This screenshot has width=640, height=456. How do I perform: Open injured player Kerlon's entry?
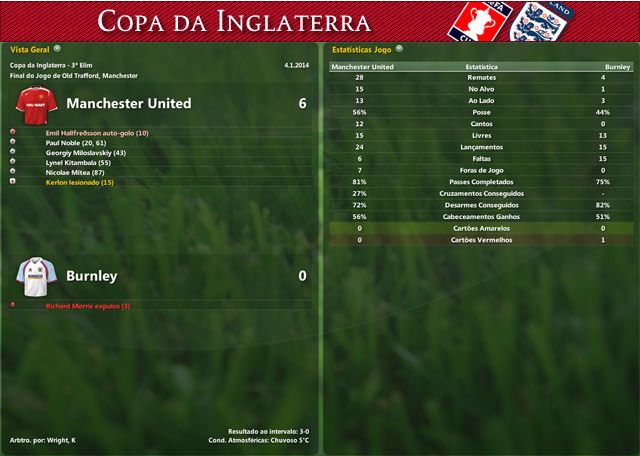tap(80, 183)
